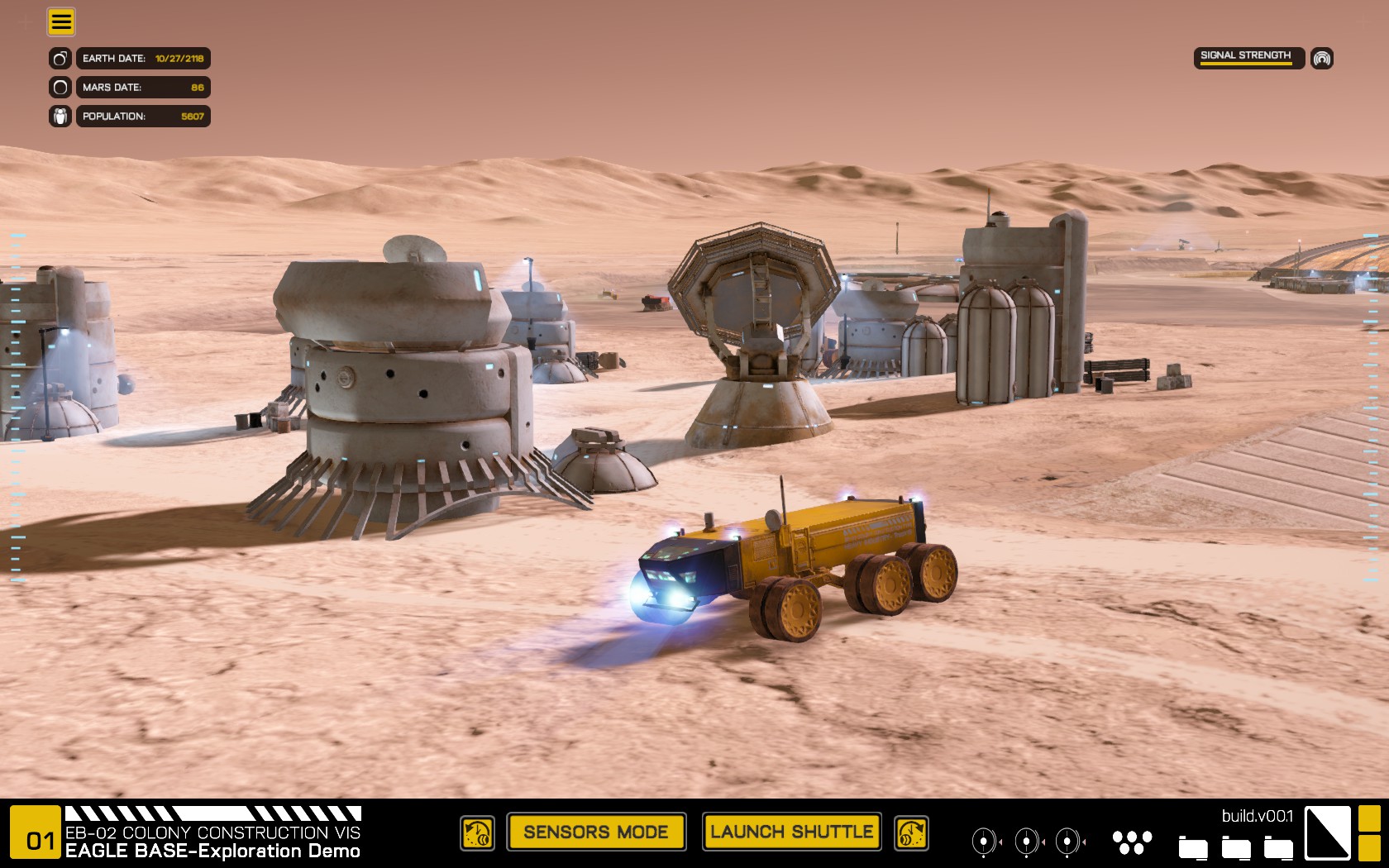Open the yellow hamburger menu
1389x868 pixels.
pos(61,21)
